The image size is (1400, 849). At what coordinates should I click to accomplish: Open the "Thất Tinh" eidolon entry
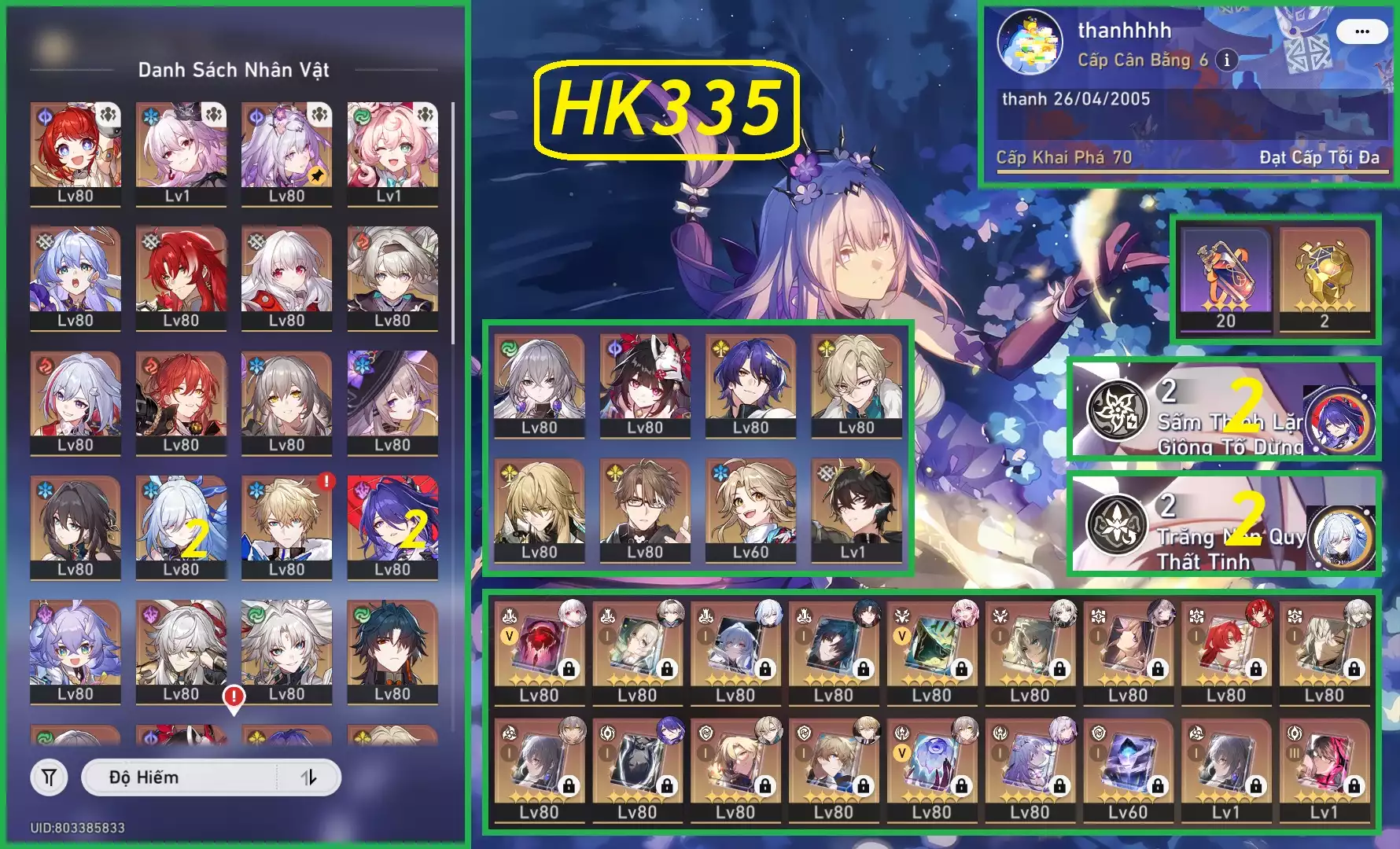click(x=1223, y=525)
